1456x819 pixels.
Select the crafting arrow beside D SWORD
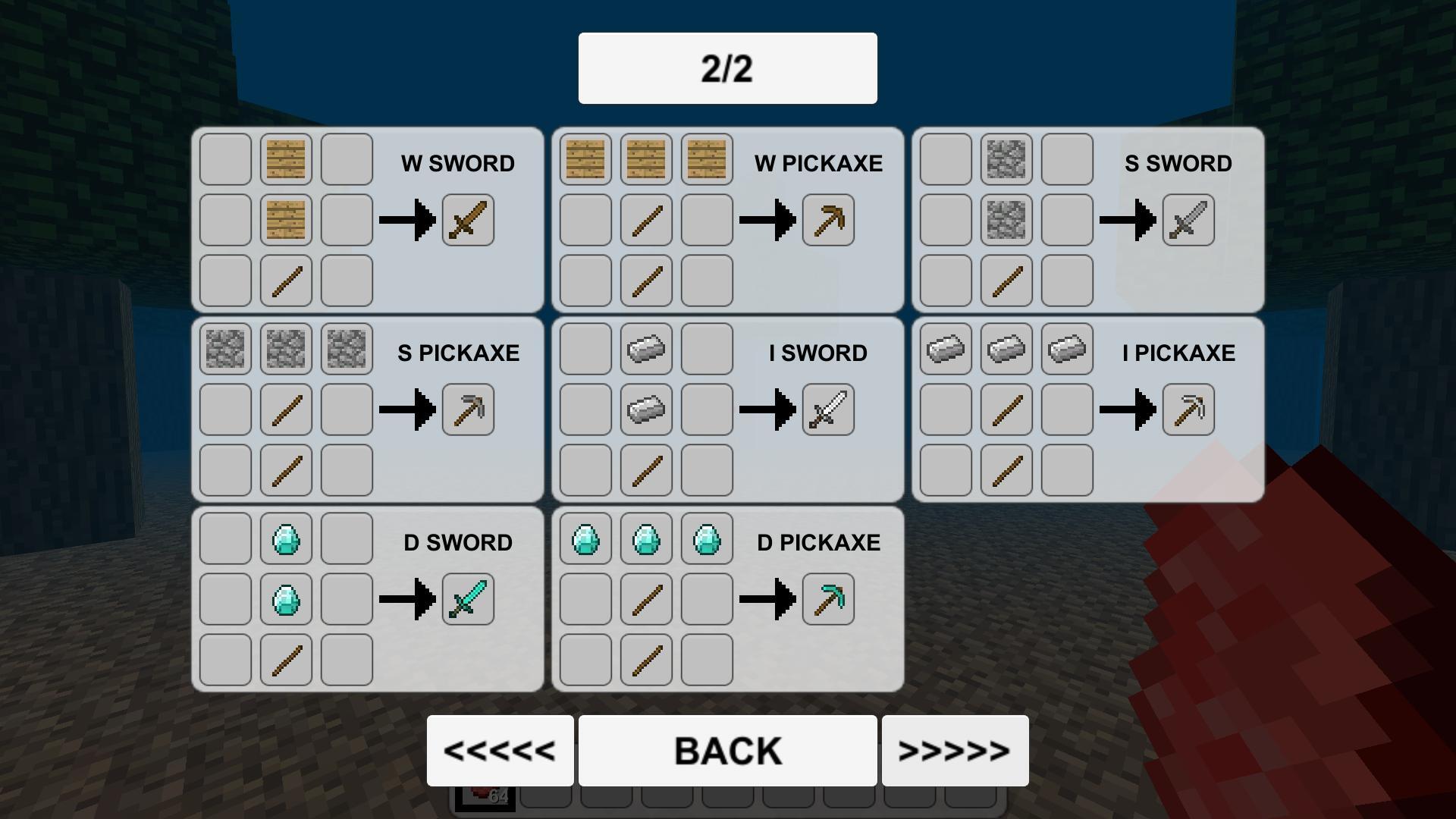pyautogui.click(x=413, y=598)
